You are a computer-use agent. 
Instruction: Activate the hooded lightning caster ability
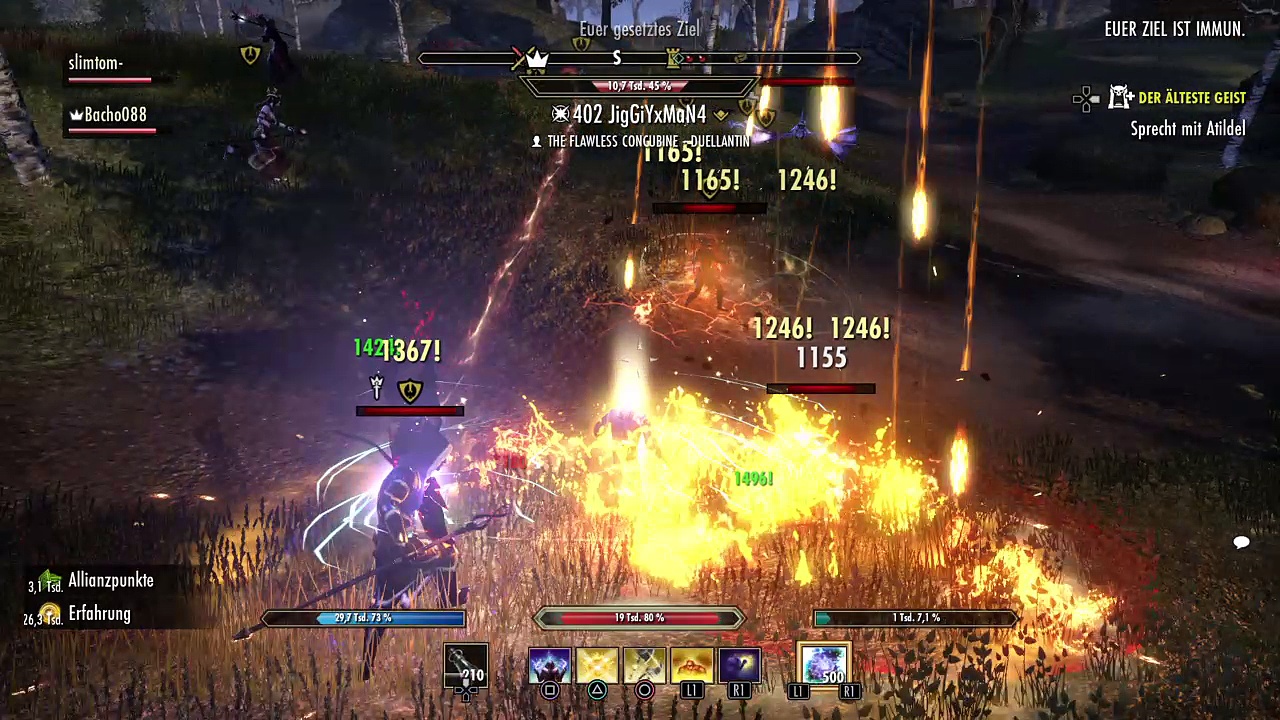tap(549, 666)
